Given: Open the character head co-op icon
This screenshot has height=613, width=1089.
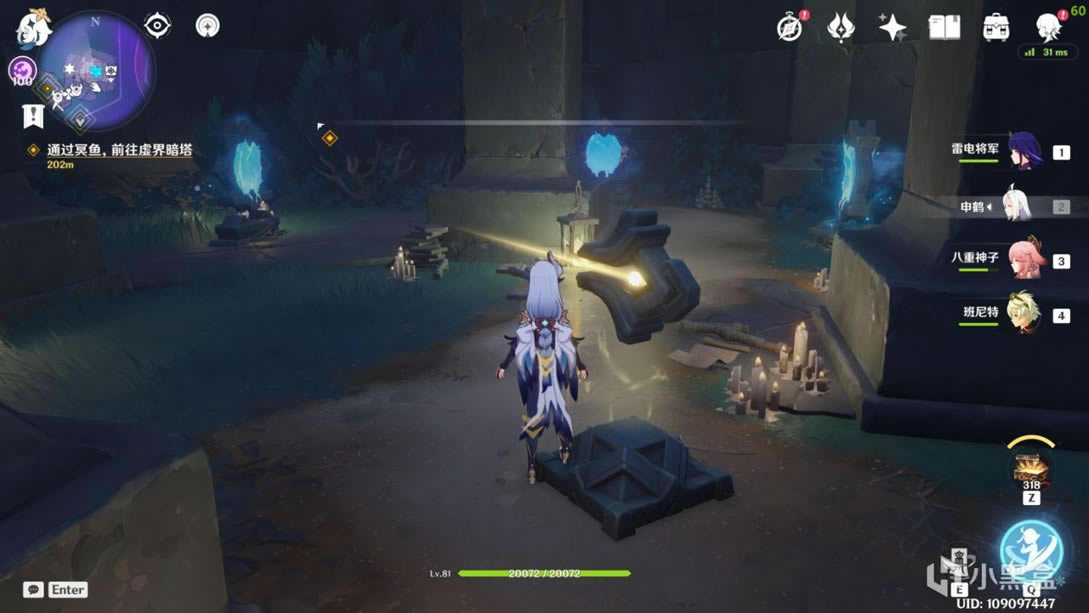Looking at the screenshot, I should [1048, 27].
